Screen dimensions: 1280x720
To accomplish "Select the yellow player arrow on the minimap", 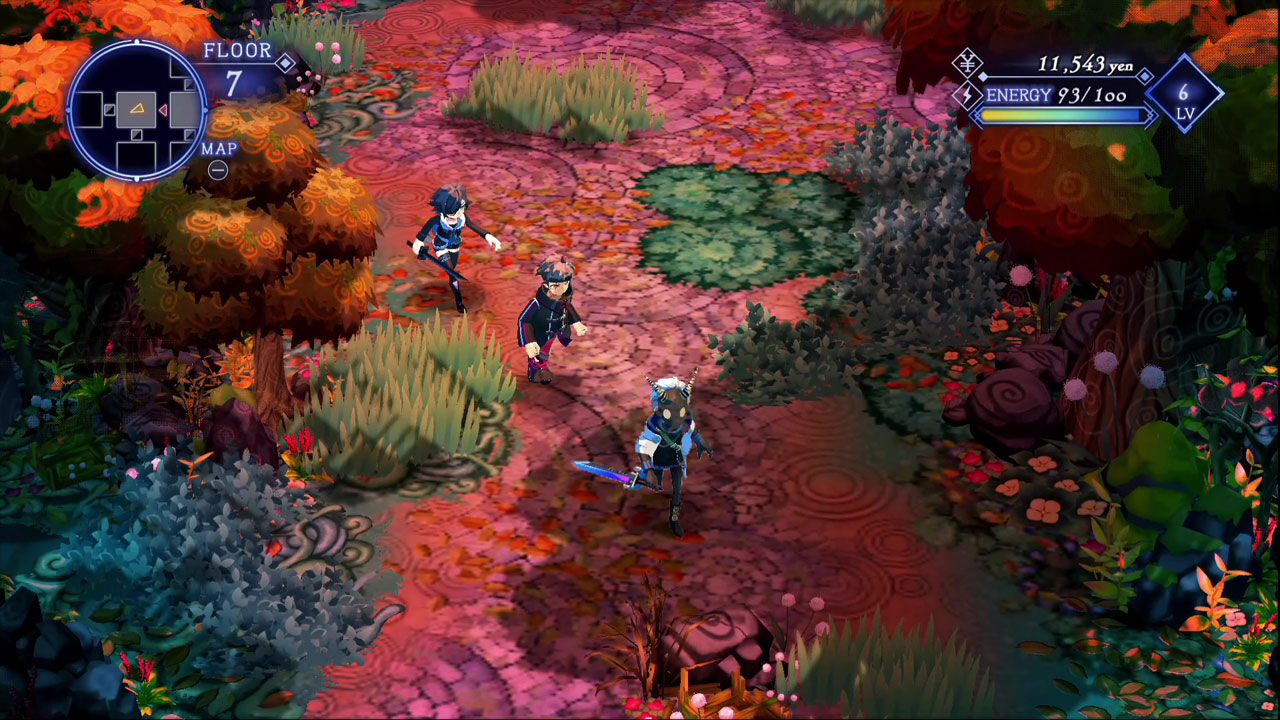I will tap(137, 109).
